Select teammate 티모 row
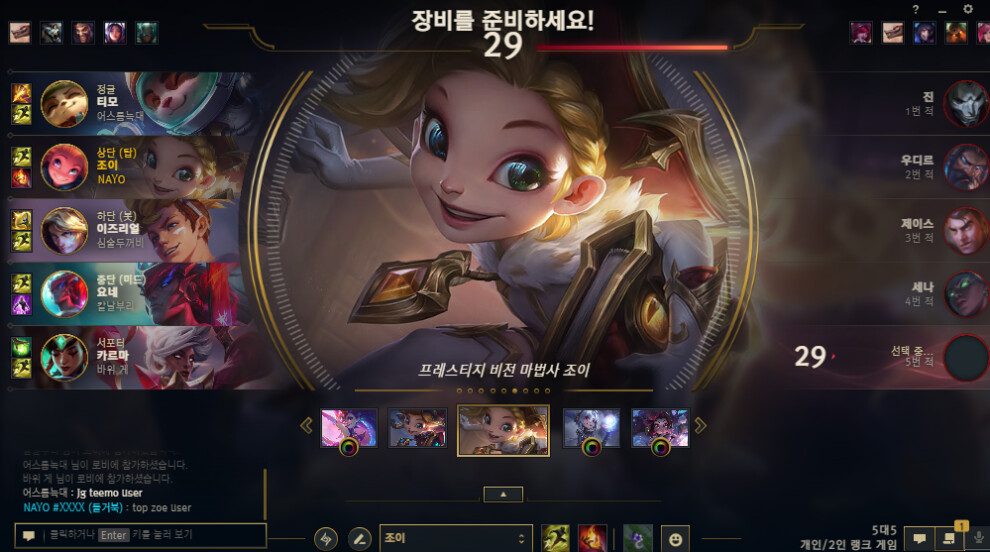 click(x=125, y=103)
